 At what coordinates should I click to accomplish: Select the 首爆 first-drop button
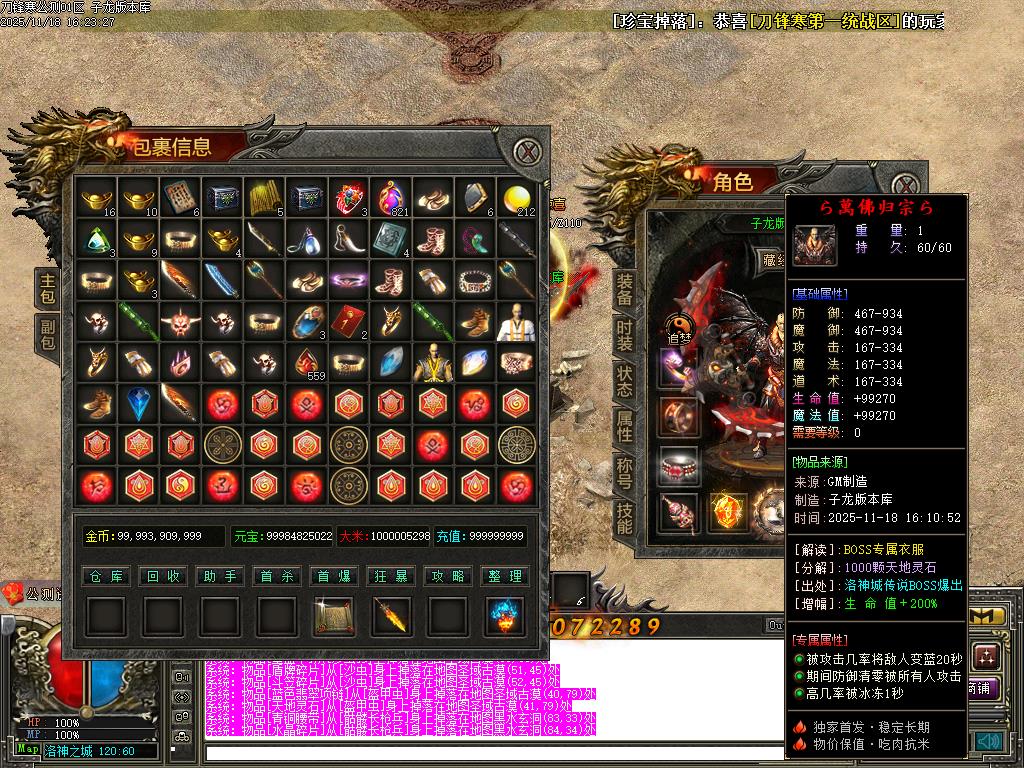click(333, 576)
